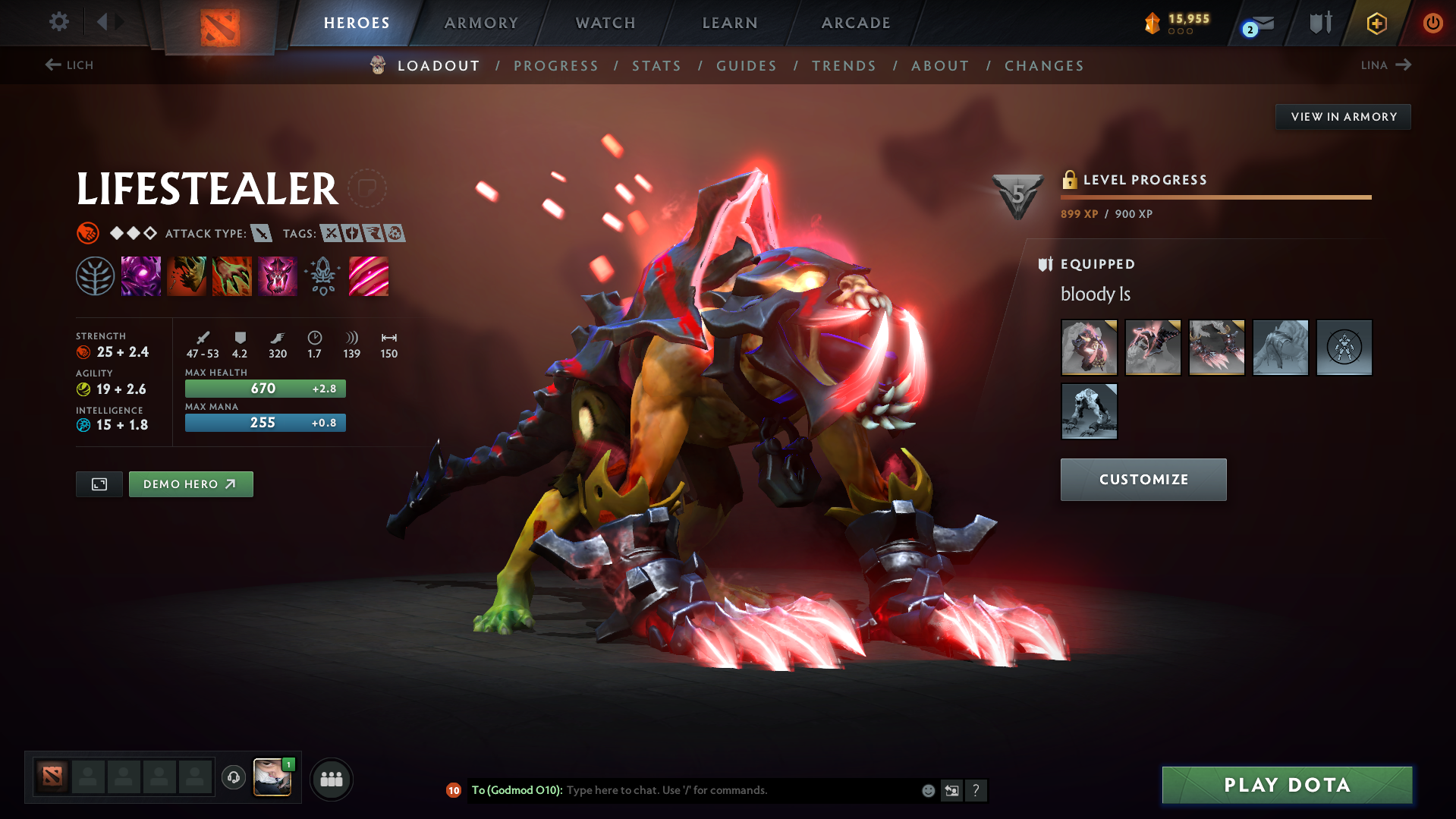
Task: Open the STATS section
Action: (x=656, y=66)
